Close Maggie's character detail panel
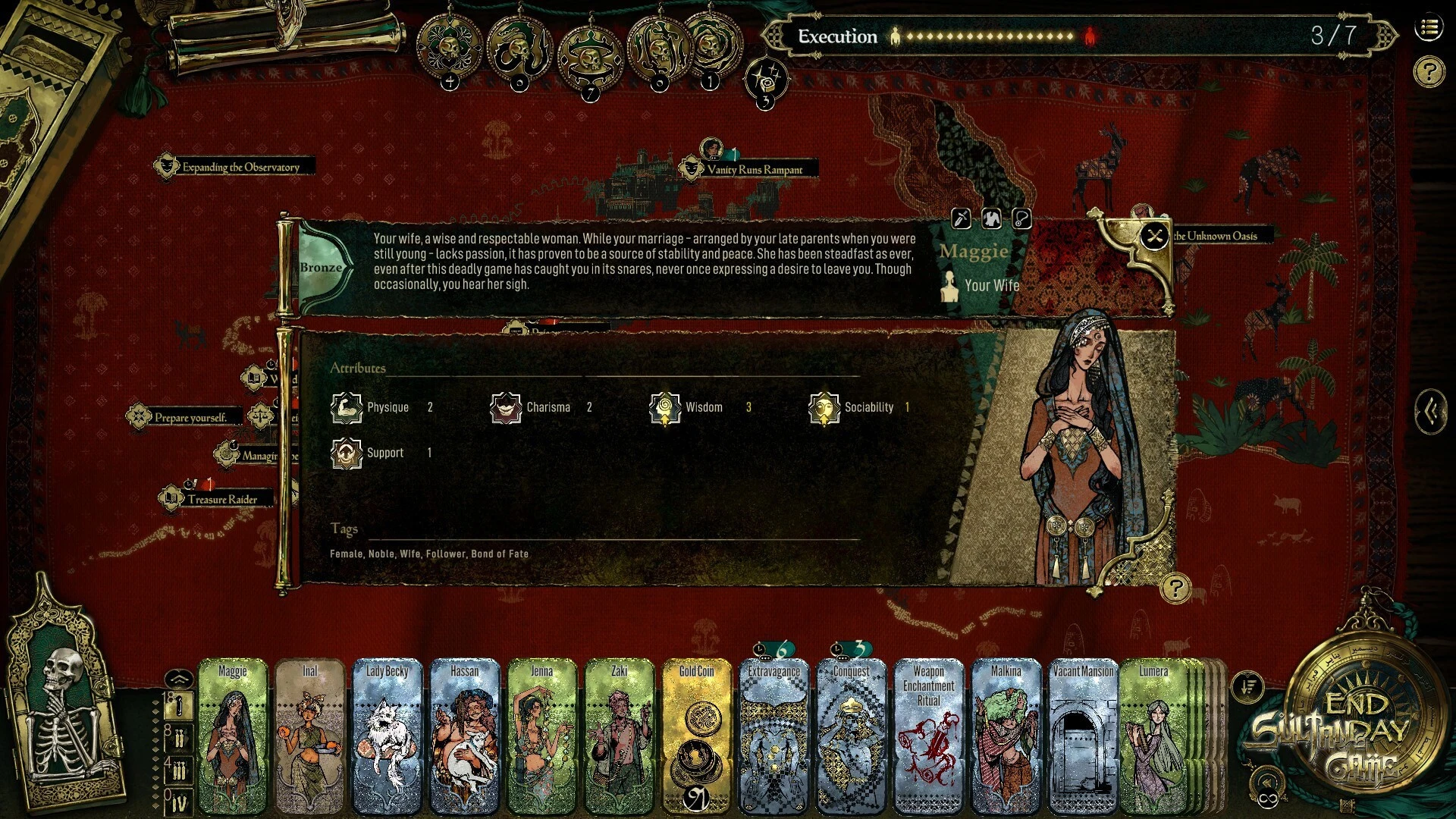Image resolution: width=1456 pixels, height=819 pixels. pos(1154,237)
